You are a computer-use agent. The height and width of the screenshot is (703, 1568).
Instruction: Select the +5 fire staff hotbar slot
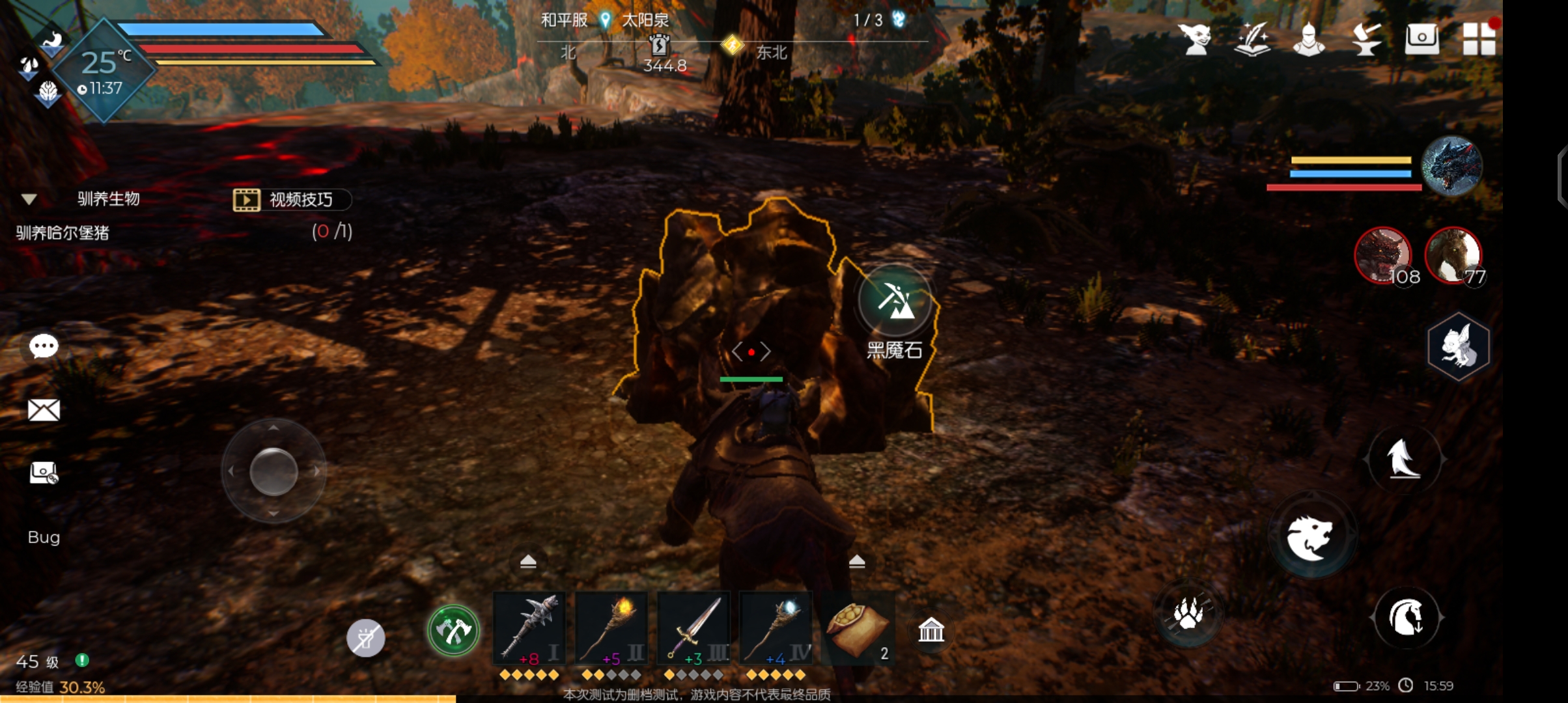pyautogui.click(x=611, y=628)
